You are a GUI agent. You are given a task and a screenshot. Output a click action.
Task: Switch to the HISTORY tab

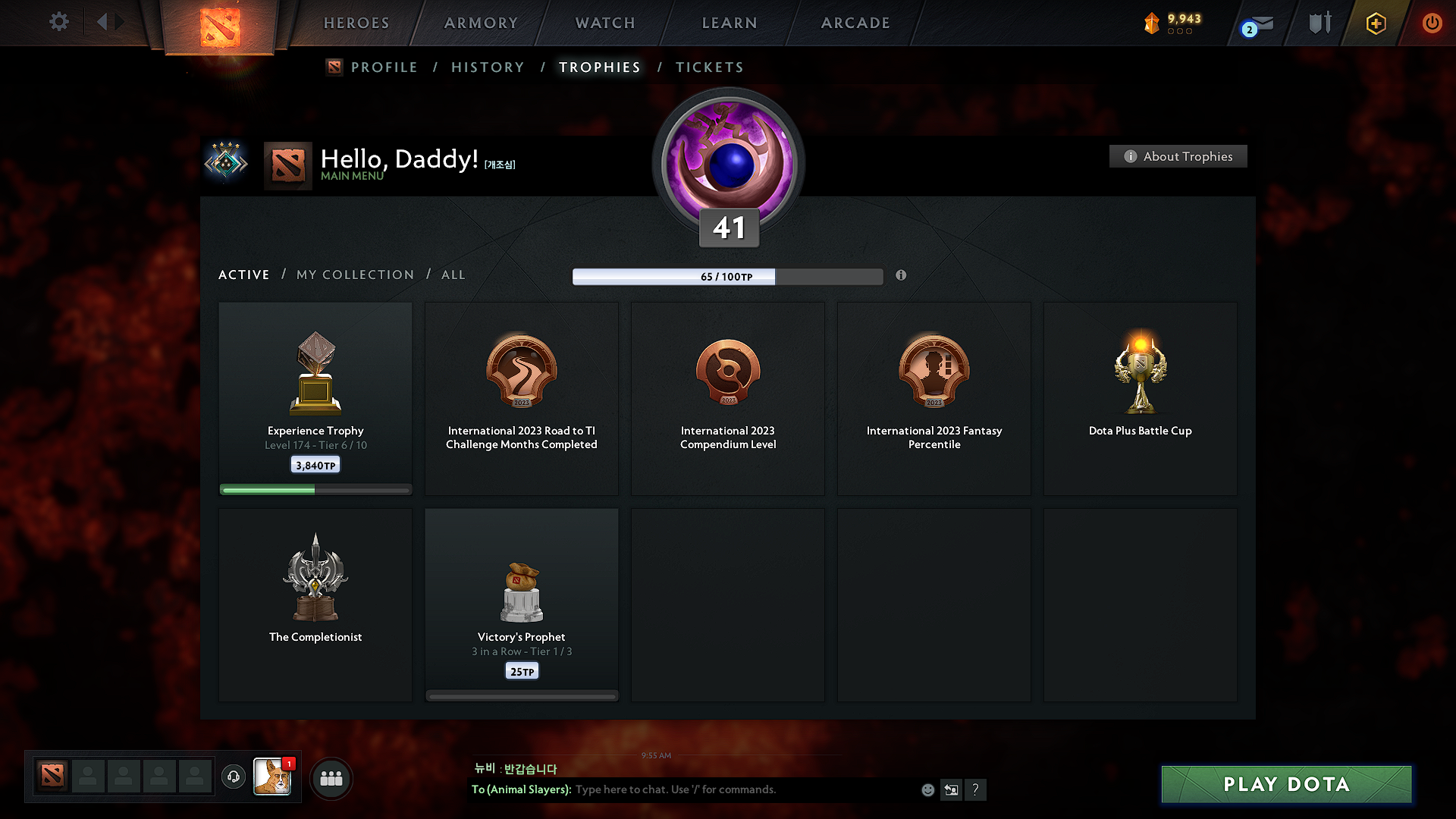[x=488, y=67]
